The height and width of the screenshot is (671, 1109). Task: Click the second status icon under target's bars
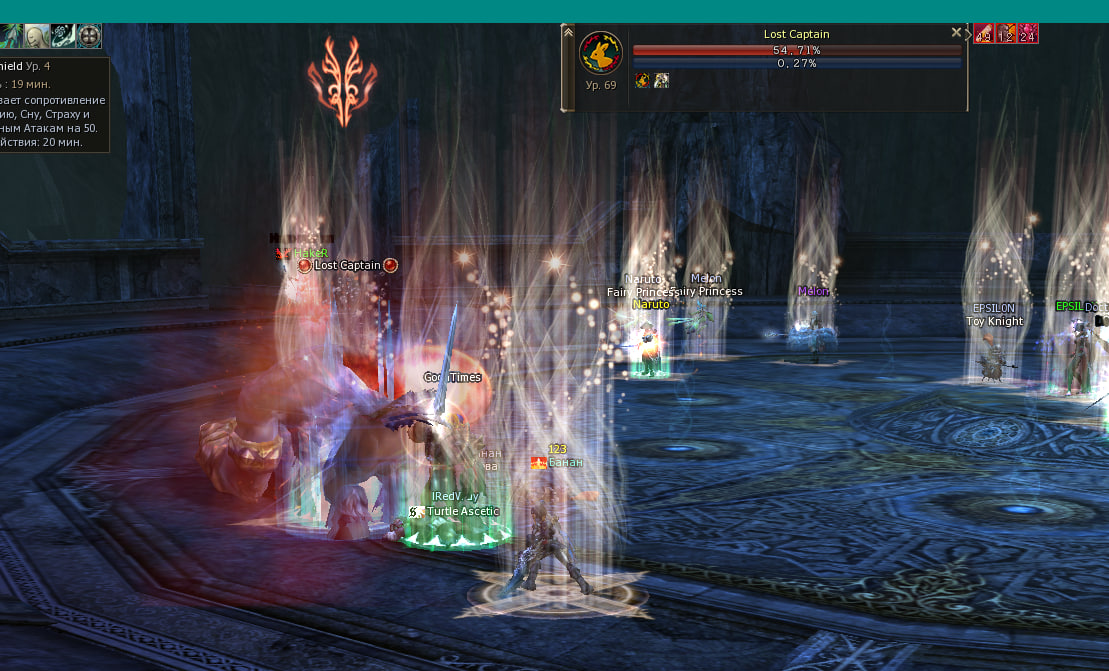point(661,80)
